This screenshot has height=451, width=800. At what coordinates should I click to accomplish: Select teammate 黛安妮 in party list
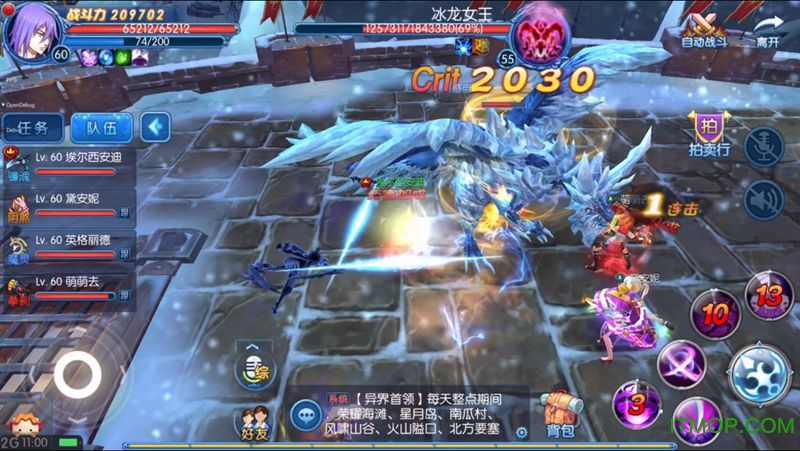click(68, 206)
